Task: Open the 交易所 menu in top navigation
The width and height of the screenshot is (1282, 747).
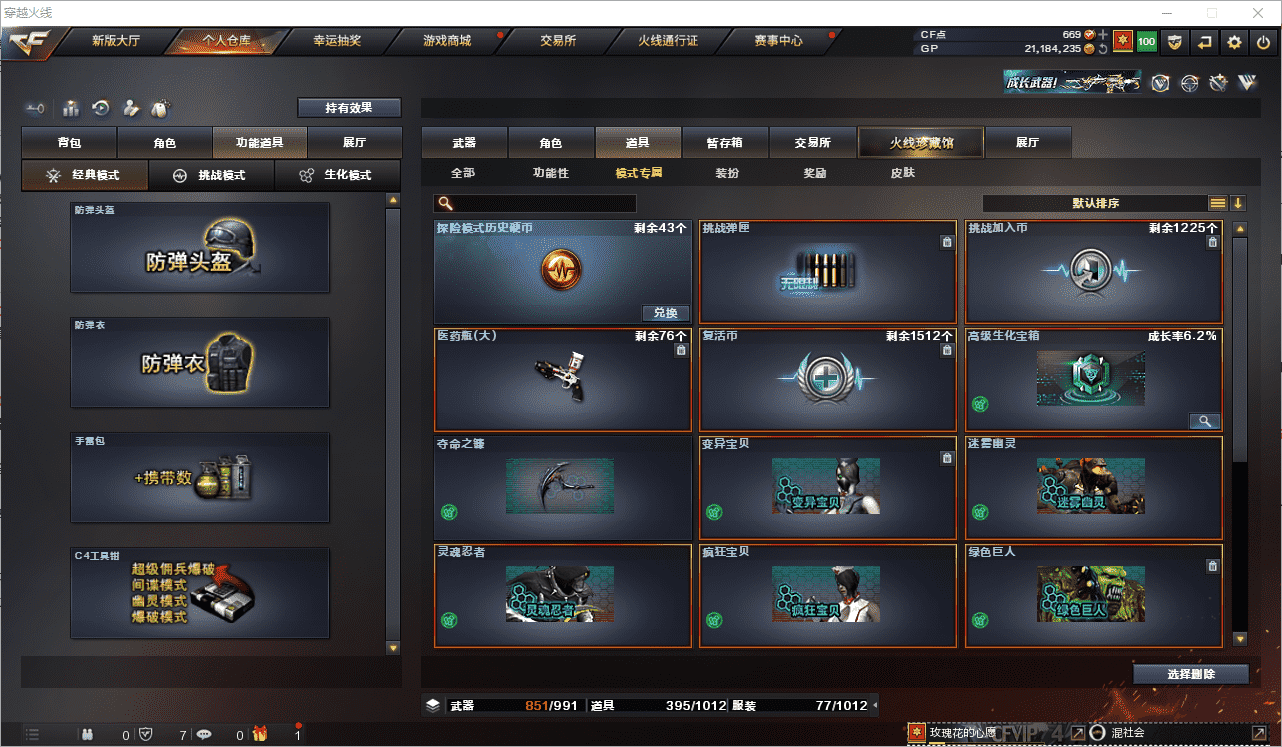Action: coord(558,41)
